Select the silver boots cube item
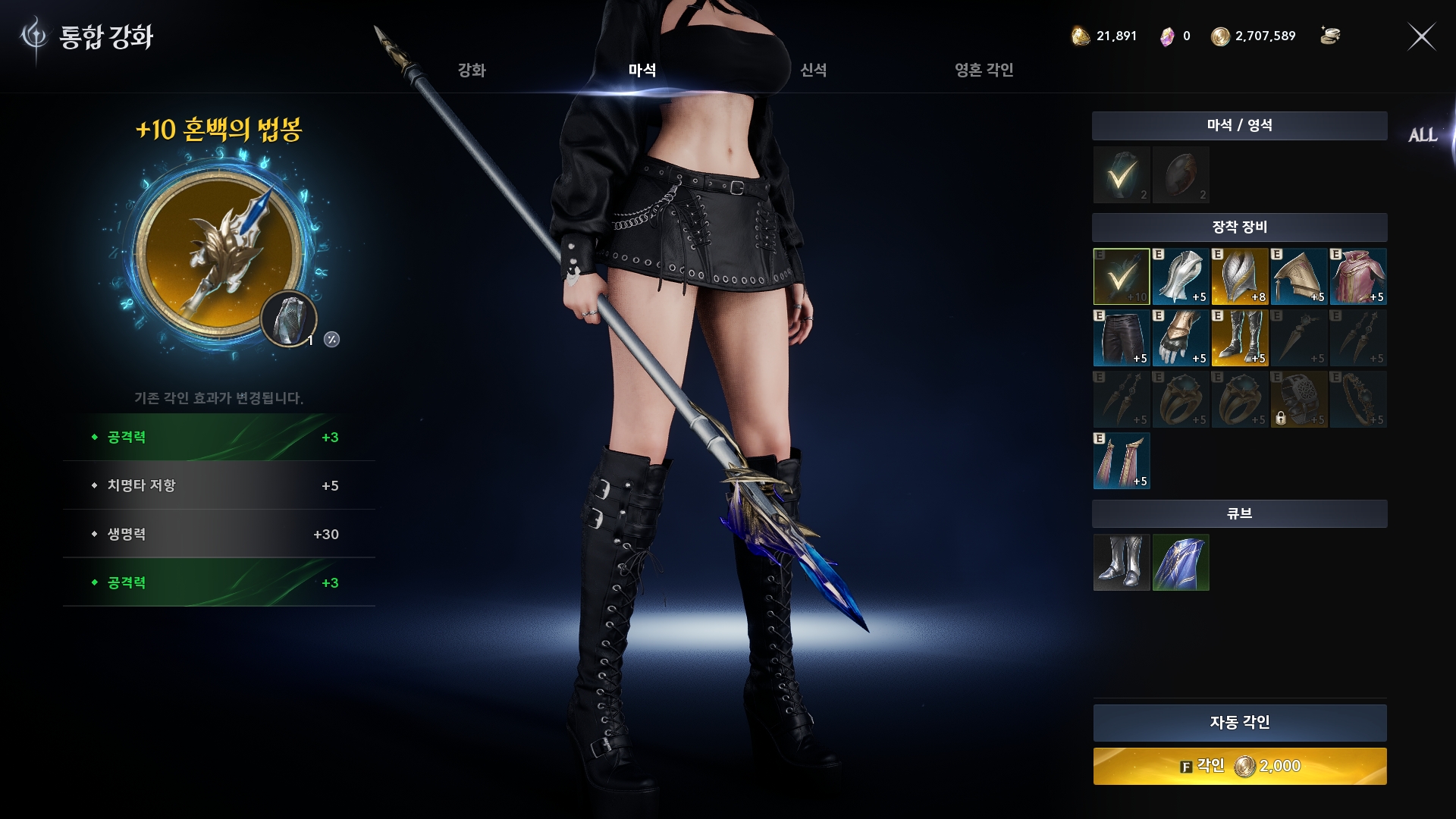Screen dimensions: 1456x819 point(1121,563)
